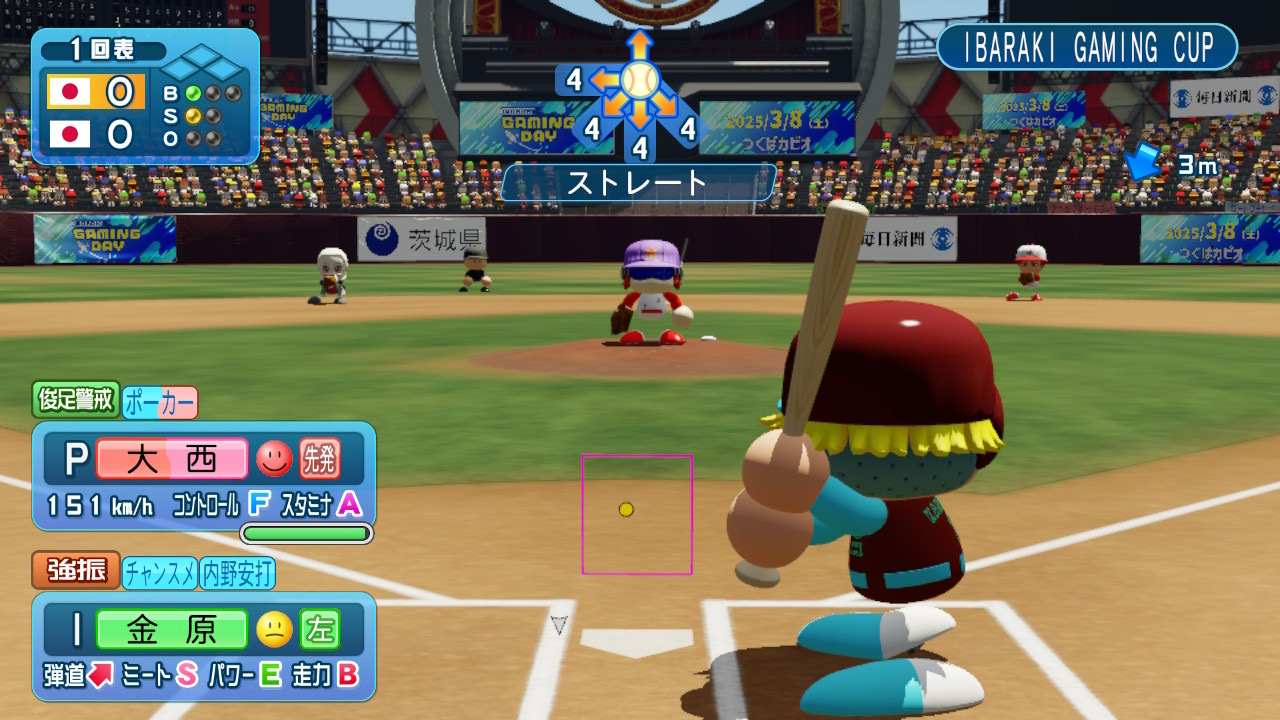Select the ポーカー skill tag
The width and height of the screenshot is (1280, 720).
tap(160, 402)
